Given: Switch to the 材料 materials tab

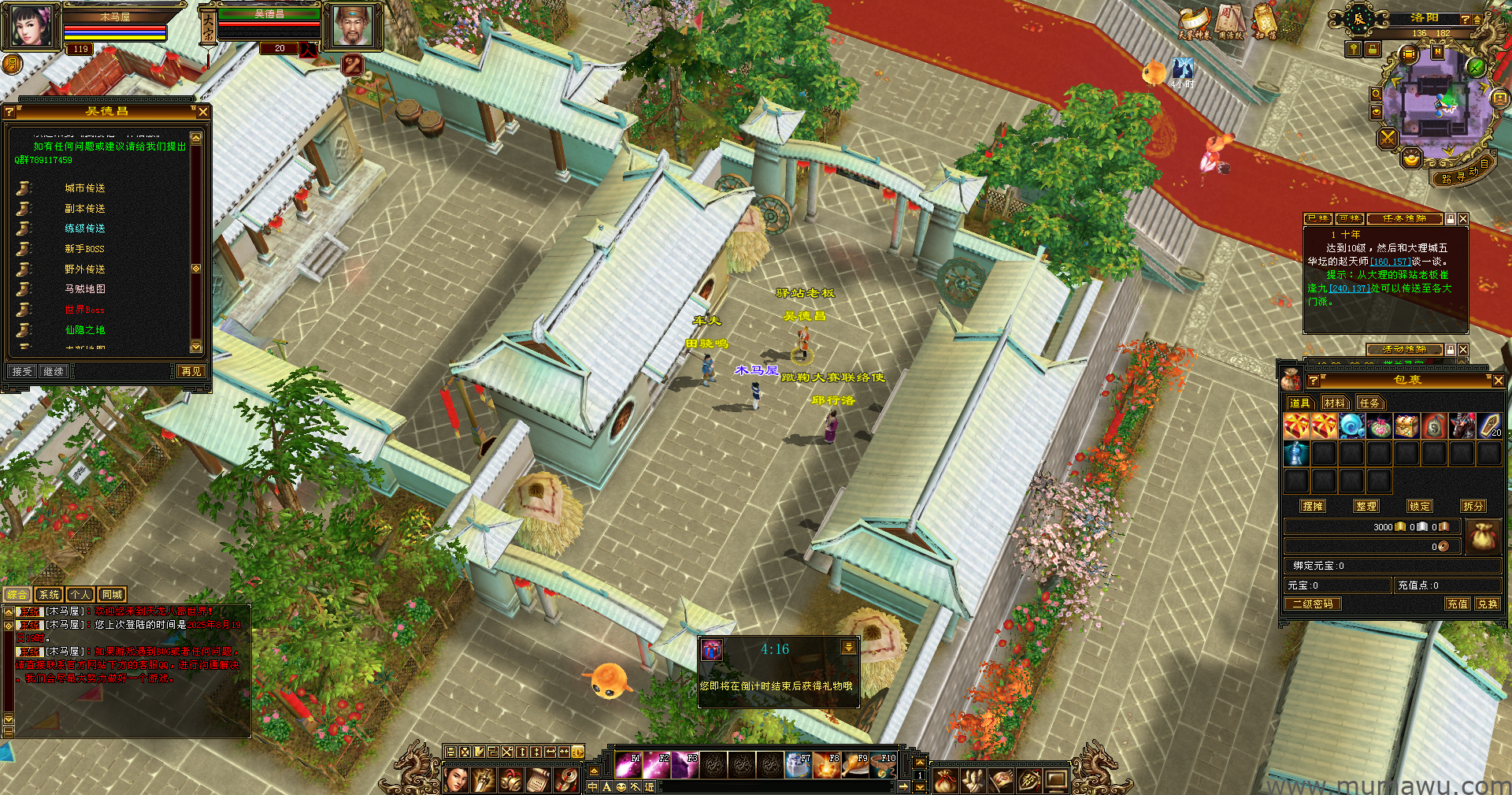Looking at the screenshot, I should click(1335, 403).
